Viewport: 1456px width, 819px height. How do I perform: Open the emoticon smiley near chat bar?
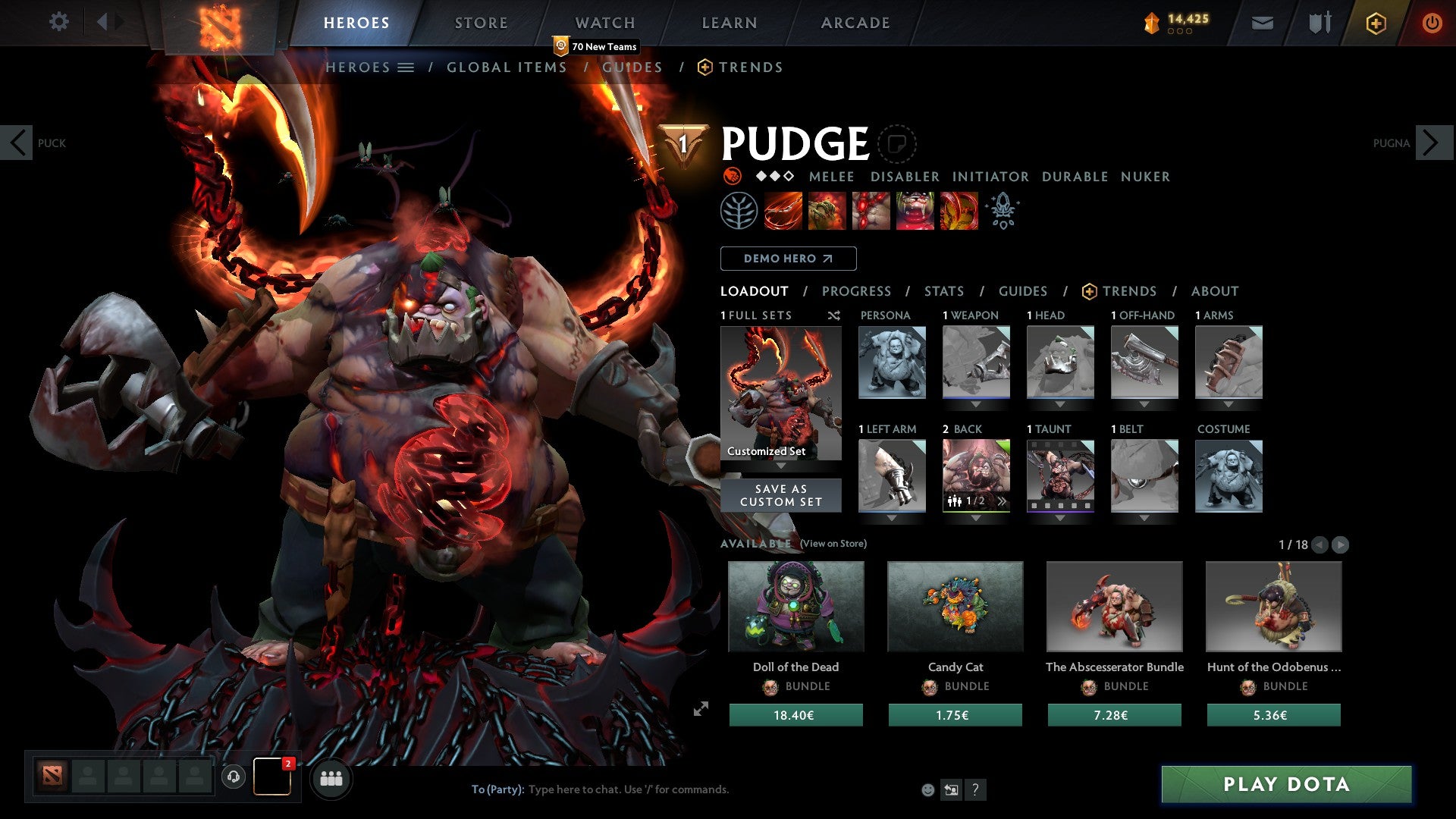pos(927,789)
